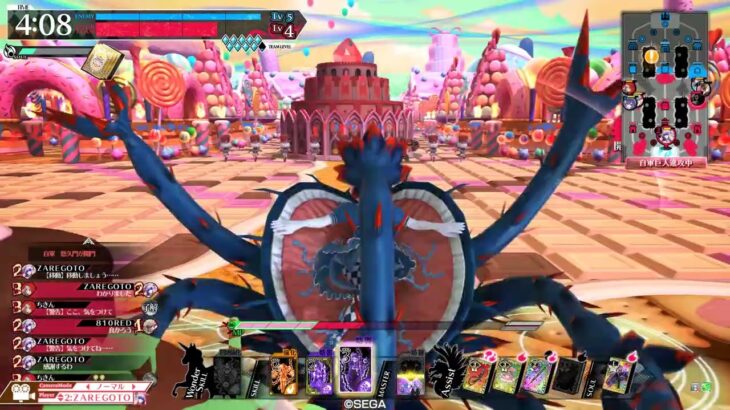Screen dimensions: 730x410
Task: Activate the large glowing purple skill card
Action: (355, 369)
